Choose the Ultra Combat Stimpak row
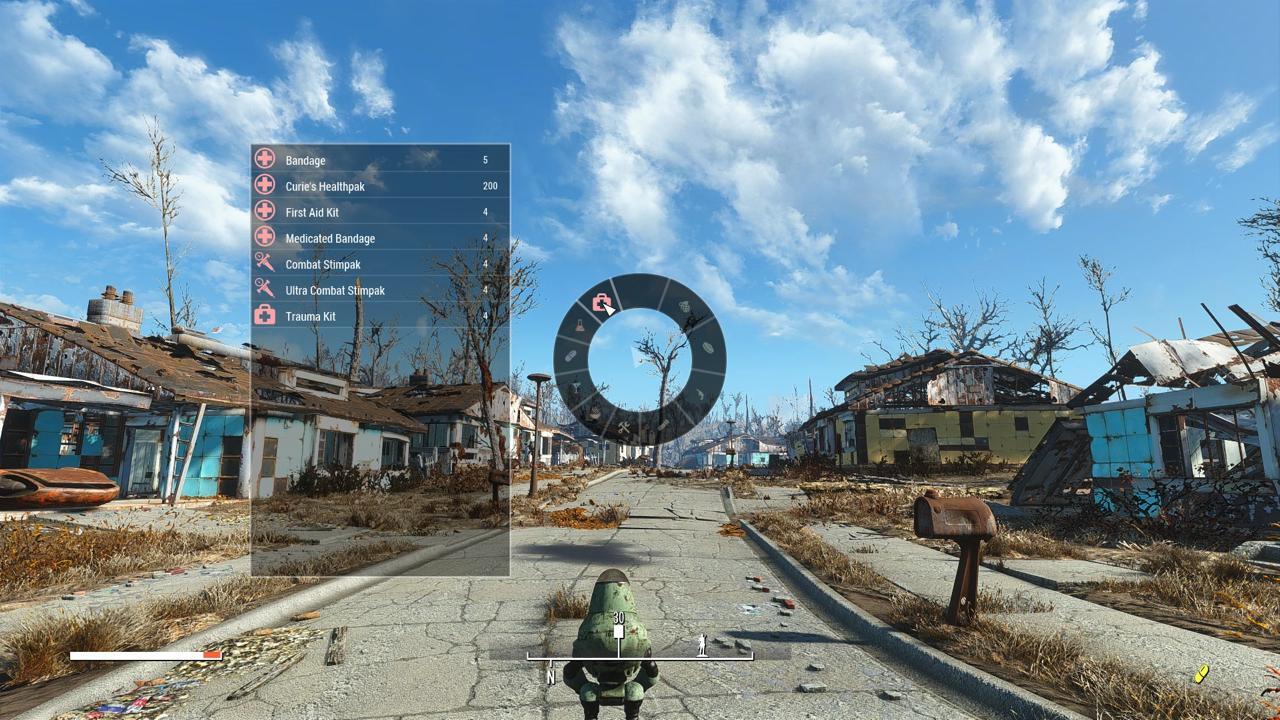This screenshot has width=1280, height=720. coord(380,290)
